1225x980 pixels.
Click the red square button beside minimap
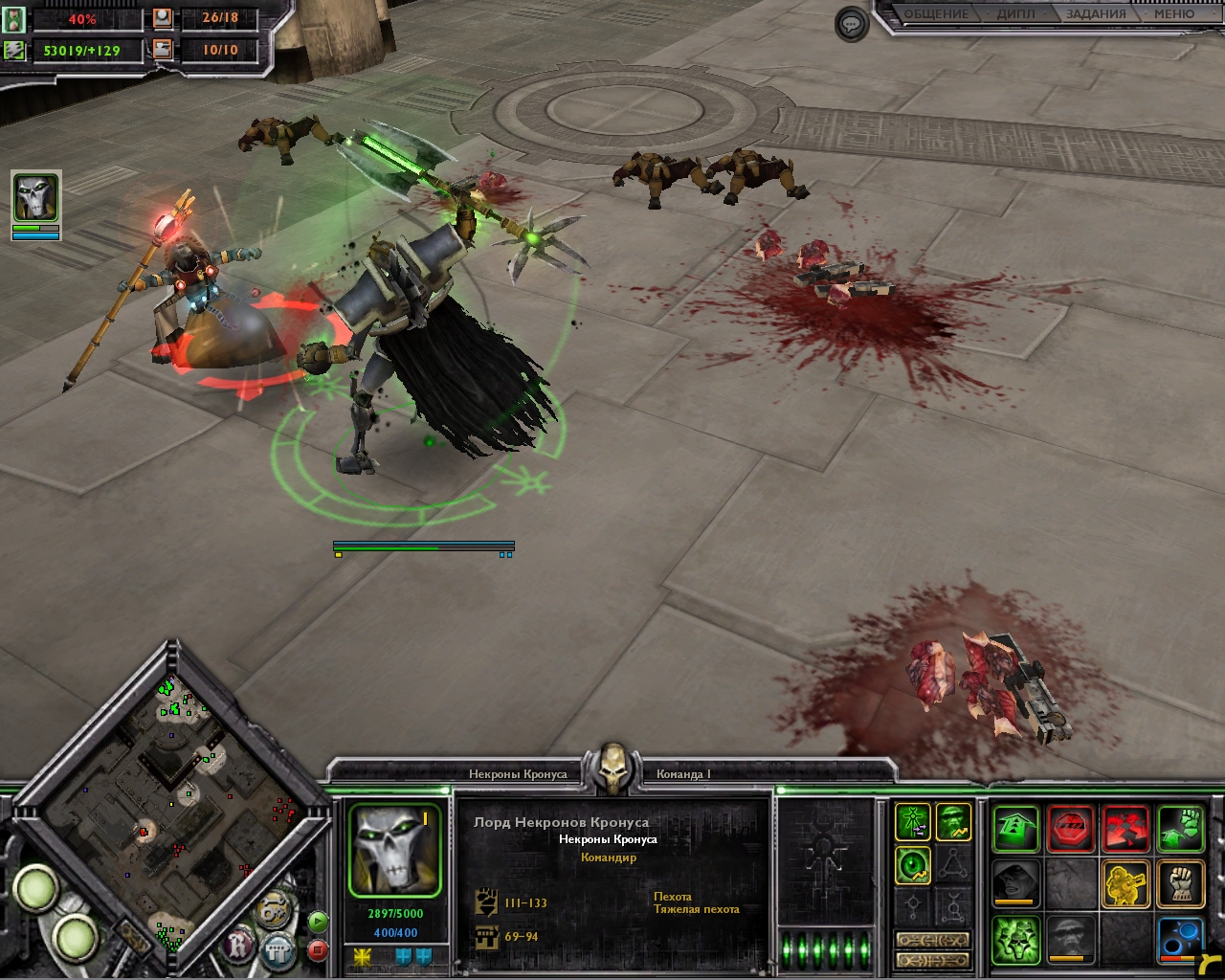(318, 950)
